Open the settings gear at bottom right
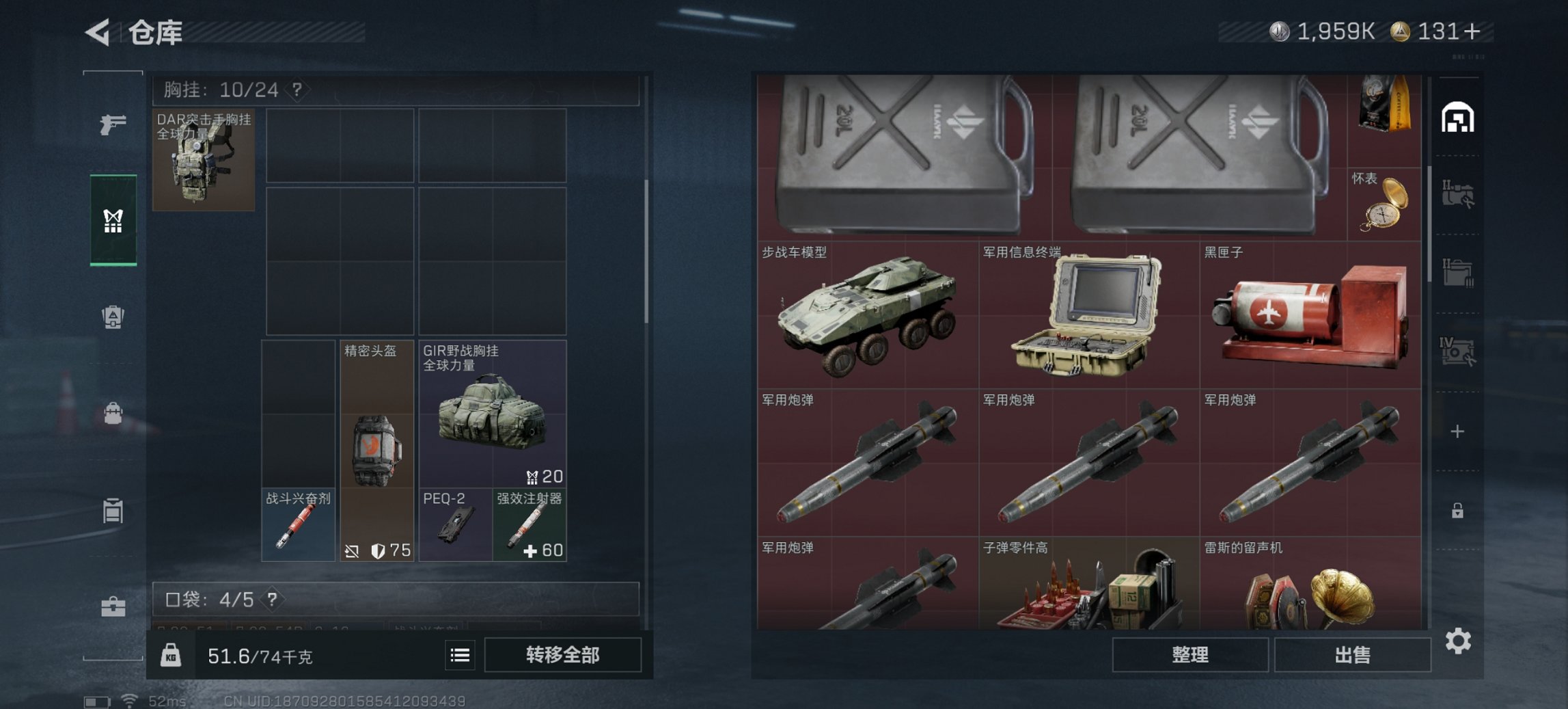The image size is (1568, 709). [1459, 641]
